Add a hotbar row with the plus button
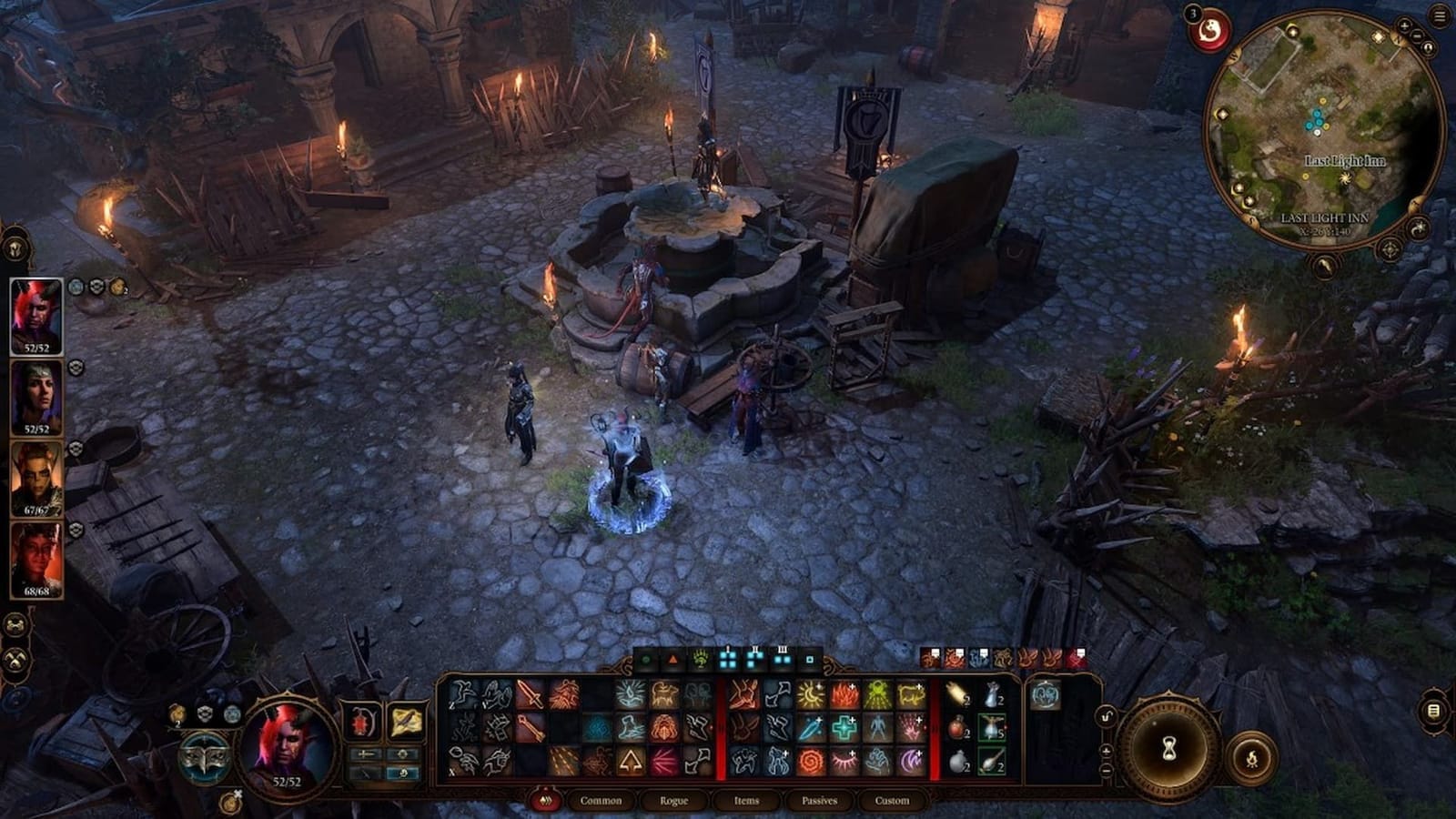 coord(1106,751)
